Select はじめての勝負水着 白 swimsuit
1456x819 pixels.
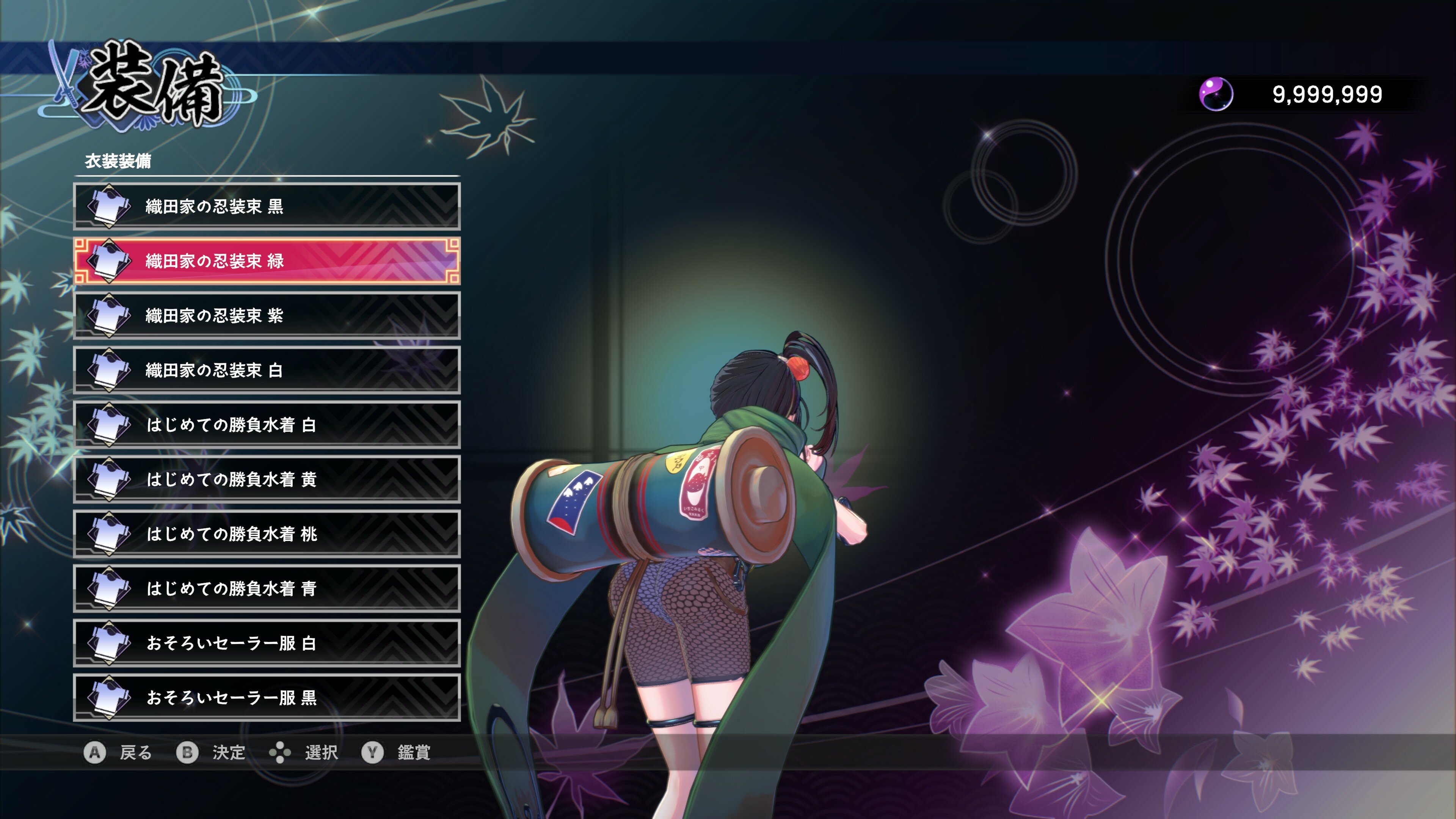point(267,425)
